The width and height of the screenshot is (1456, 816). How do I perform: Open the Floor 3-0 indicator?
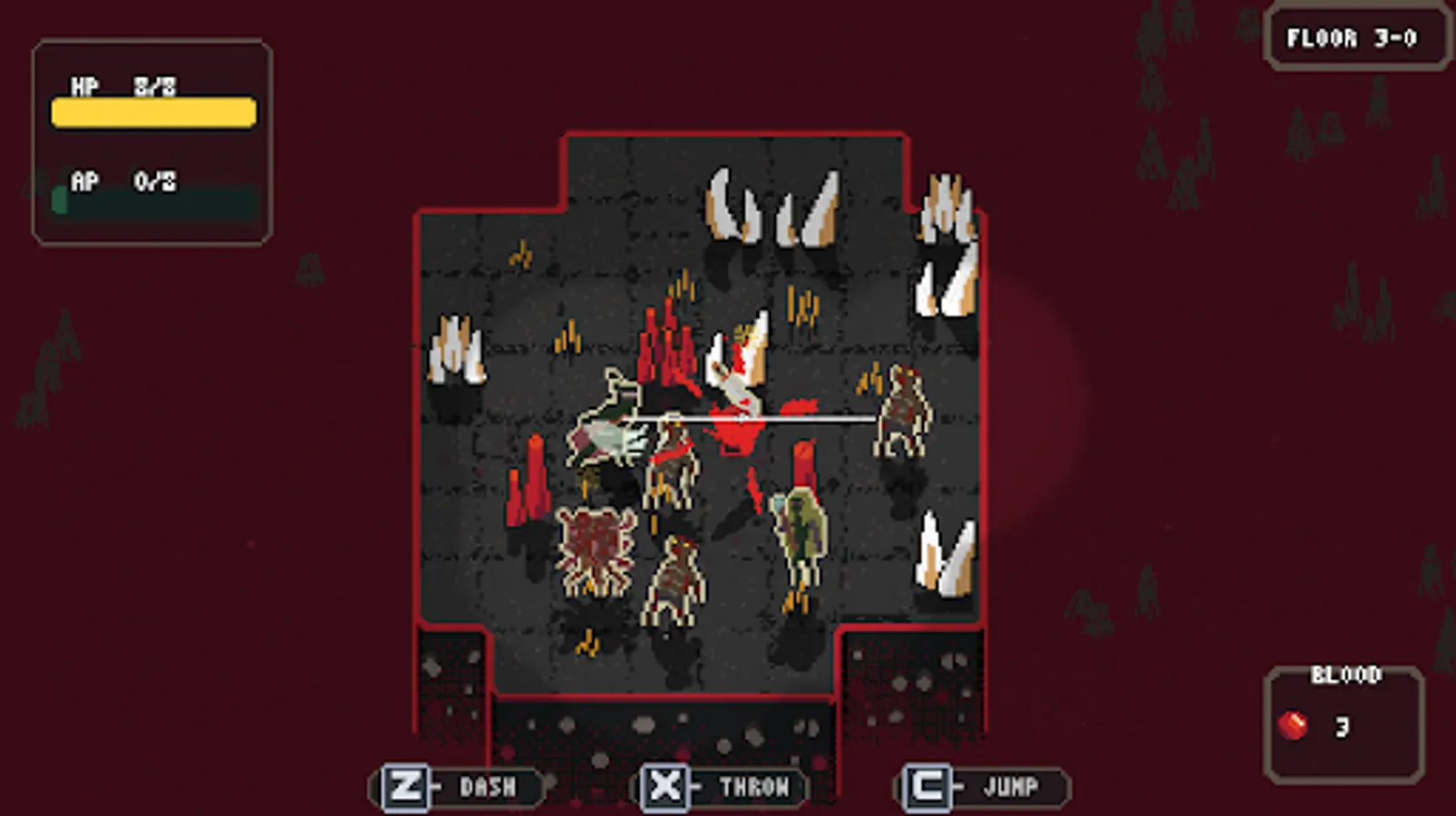[x=1355, y=38]
